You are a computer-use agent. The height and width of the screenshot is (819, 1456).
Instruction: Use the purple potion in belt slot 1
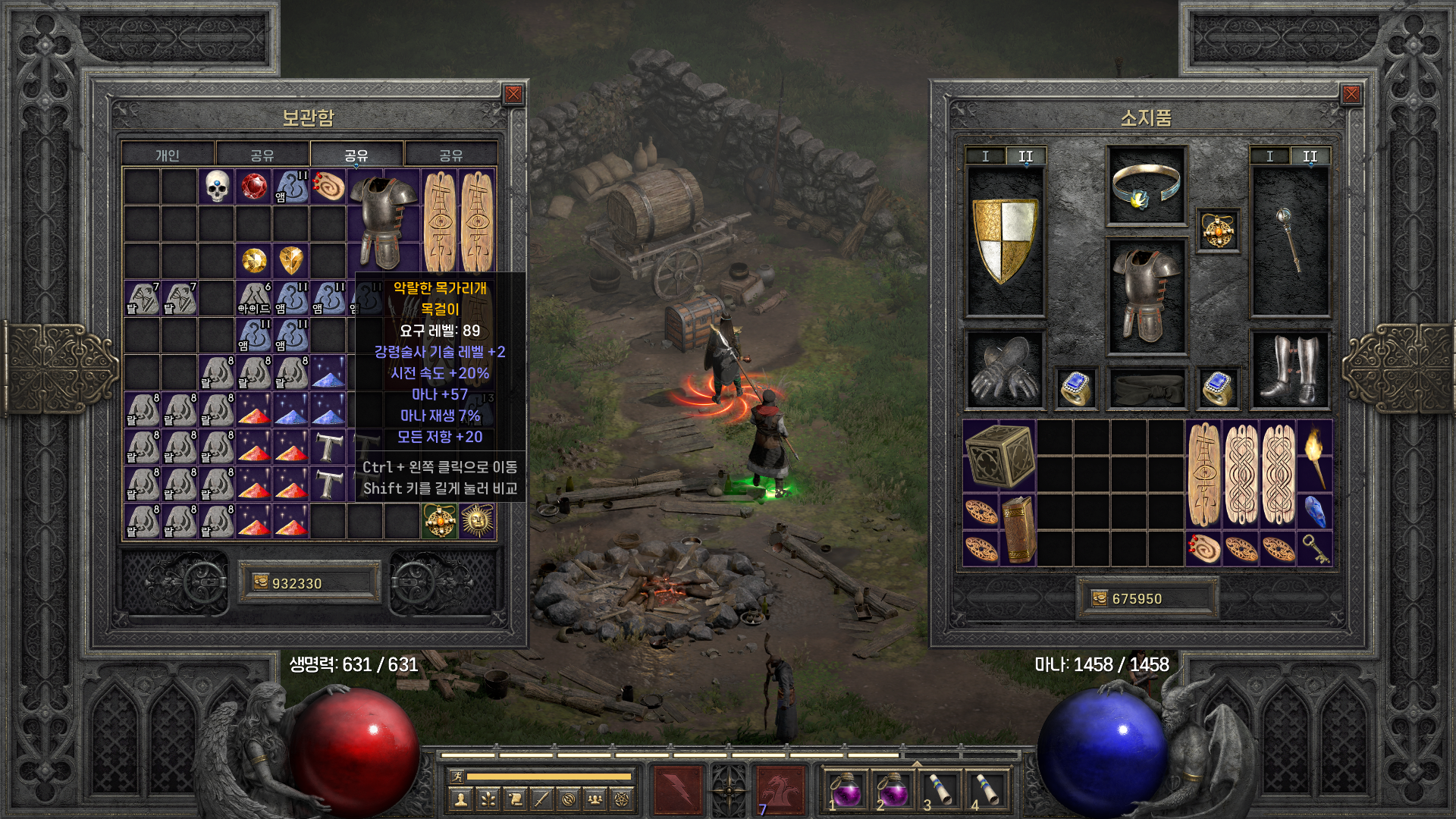click(846, 790)
